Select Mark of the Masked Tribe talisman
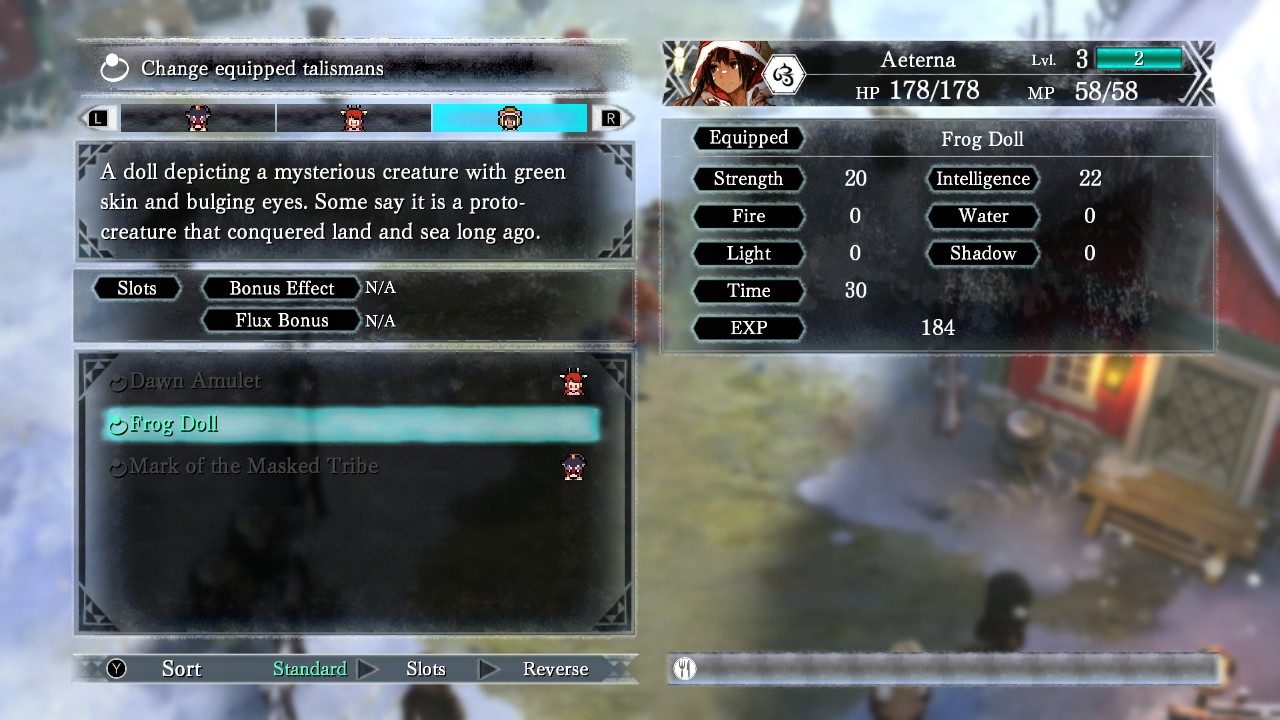 click(254, 466)
